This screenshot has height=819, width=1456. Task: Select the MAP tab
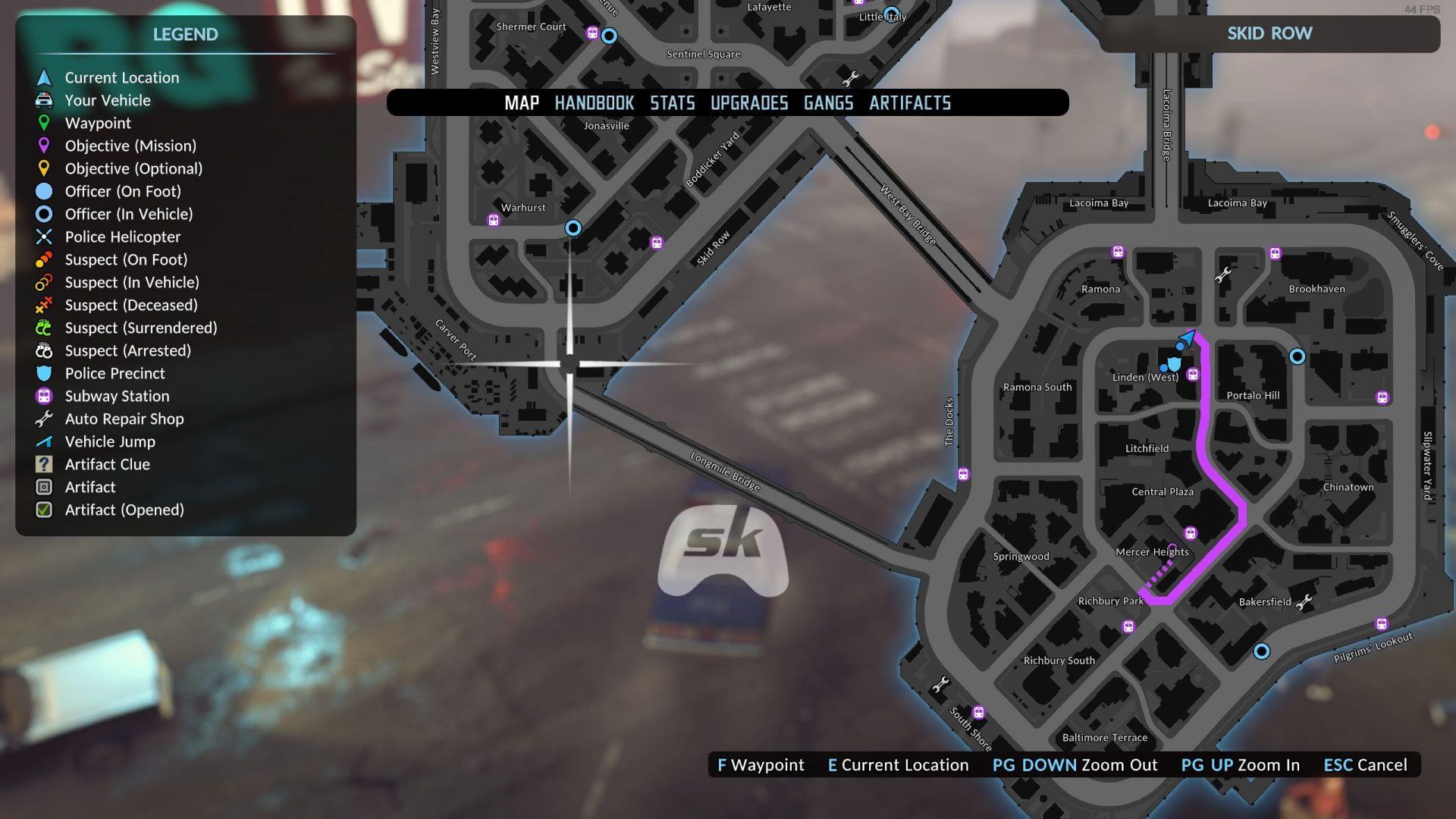pyautogui.click(x=522, y=103)
